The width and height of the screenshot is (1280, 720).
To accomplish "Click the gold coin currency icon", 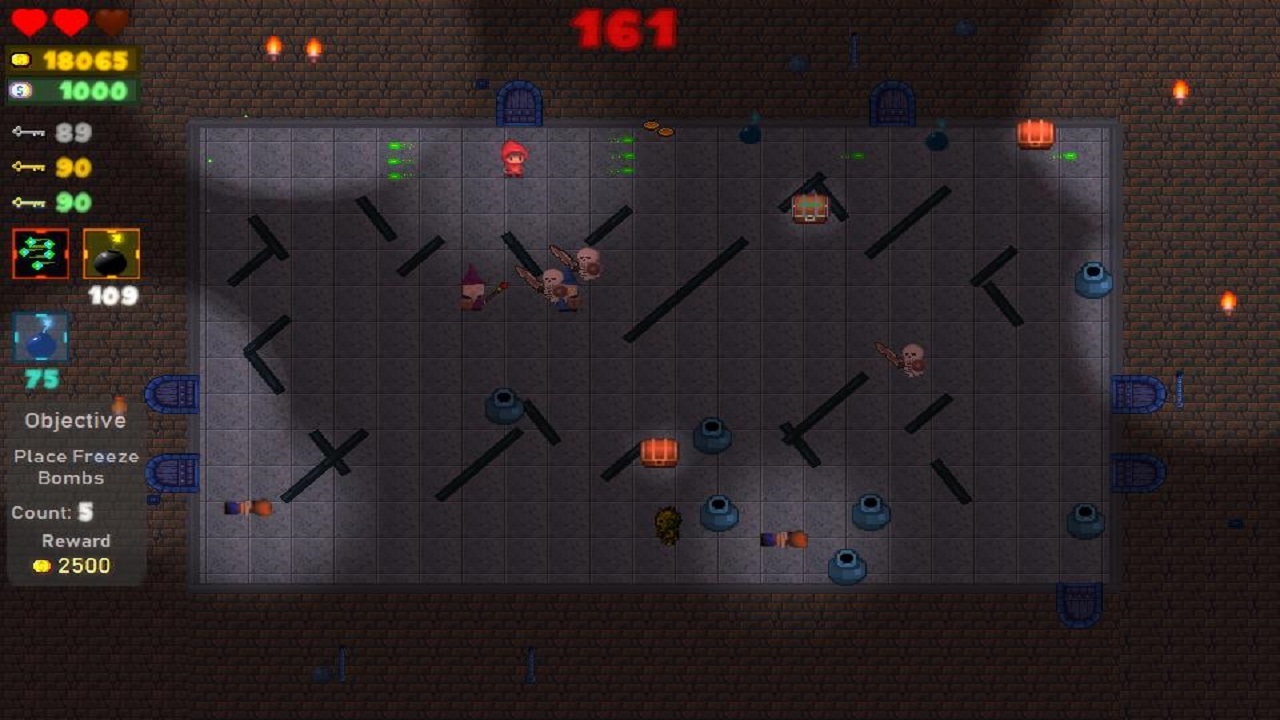I will 21,59.
